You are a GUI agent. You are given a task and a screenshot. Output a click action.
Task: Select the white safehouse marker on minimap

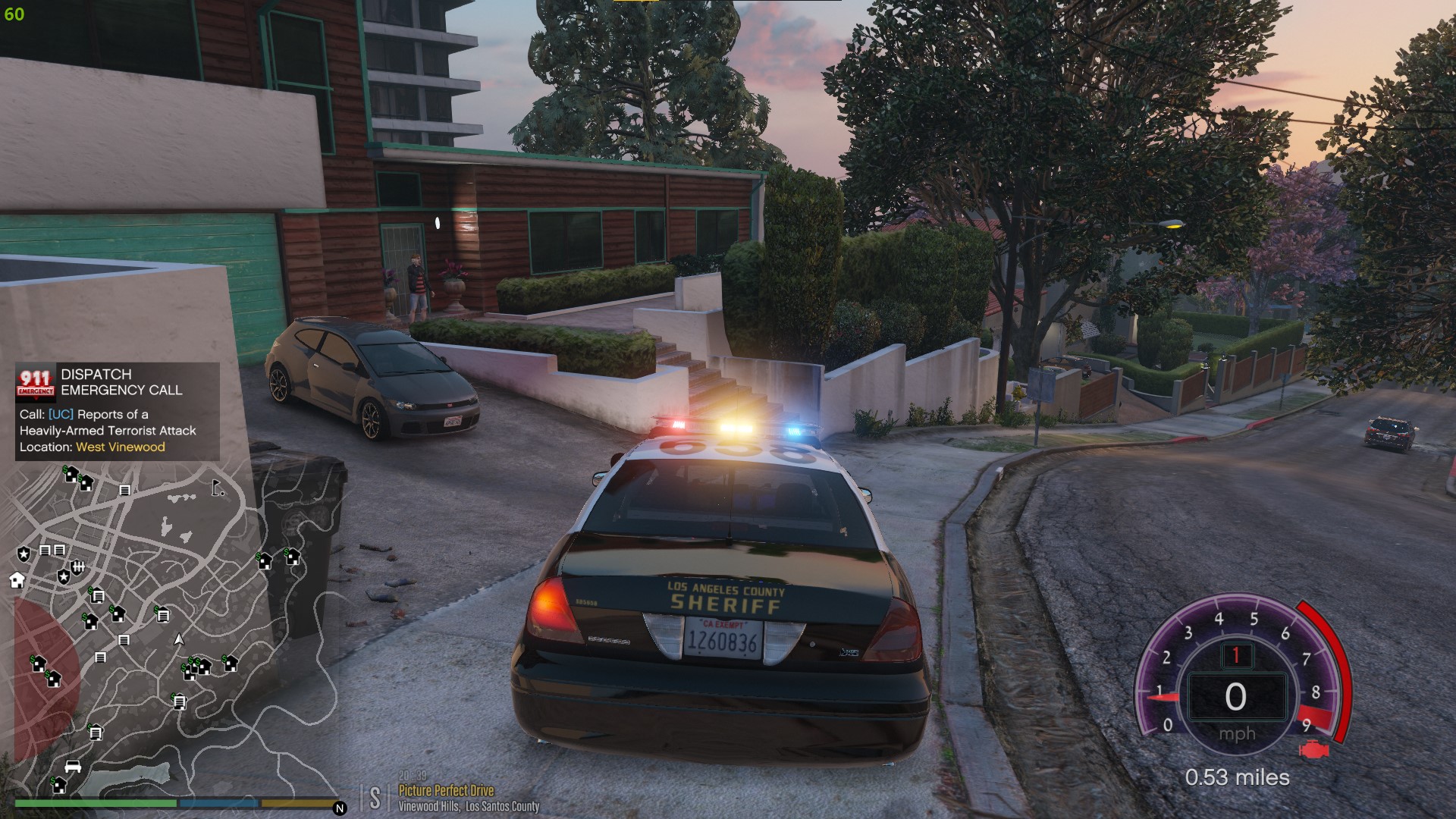[x=17, y=581]
